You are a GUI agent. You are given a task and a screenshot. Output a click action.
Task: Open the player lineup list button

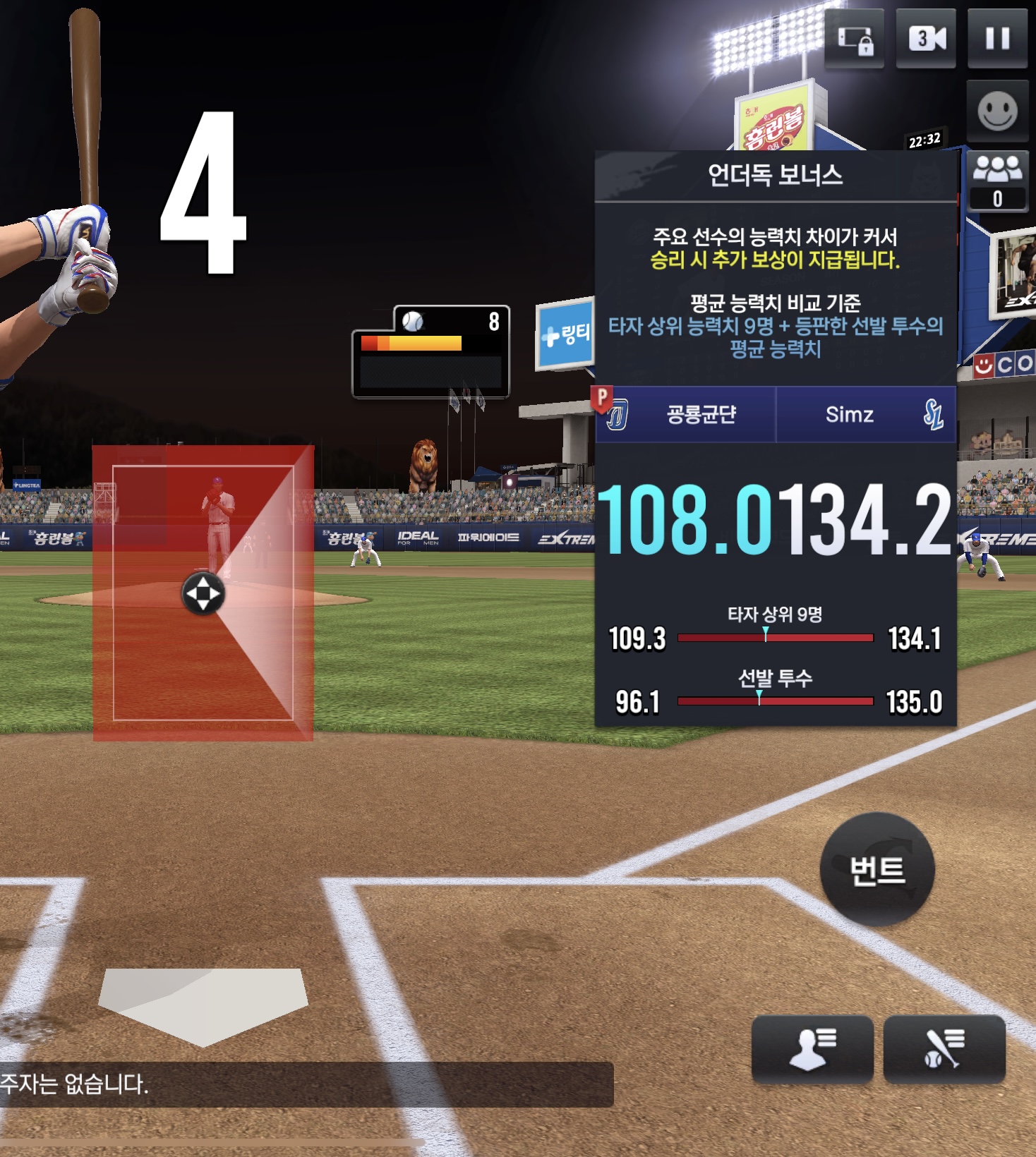[812, 1048]
